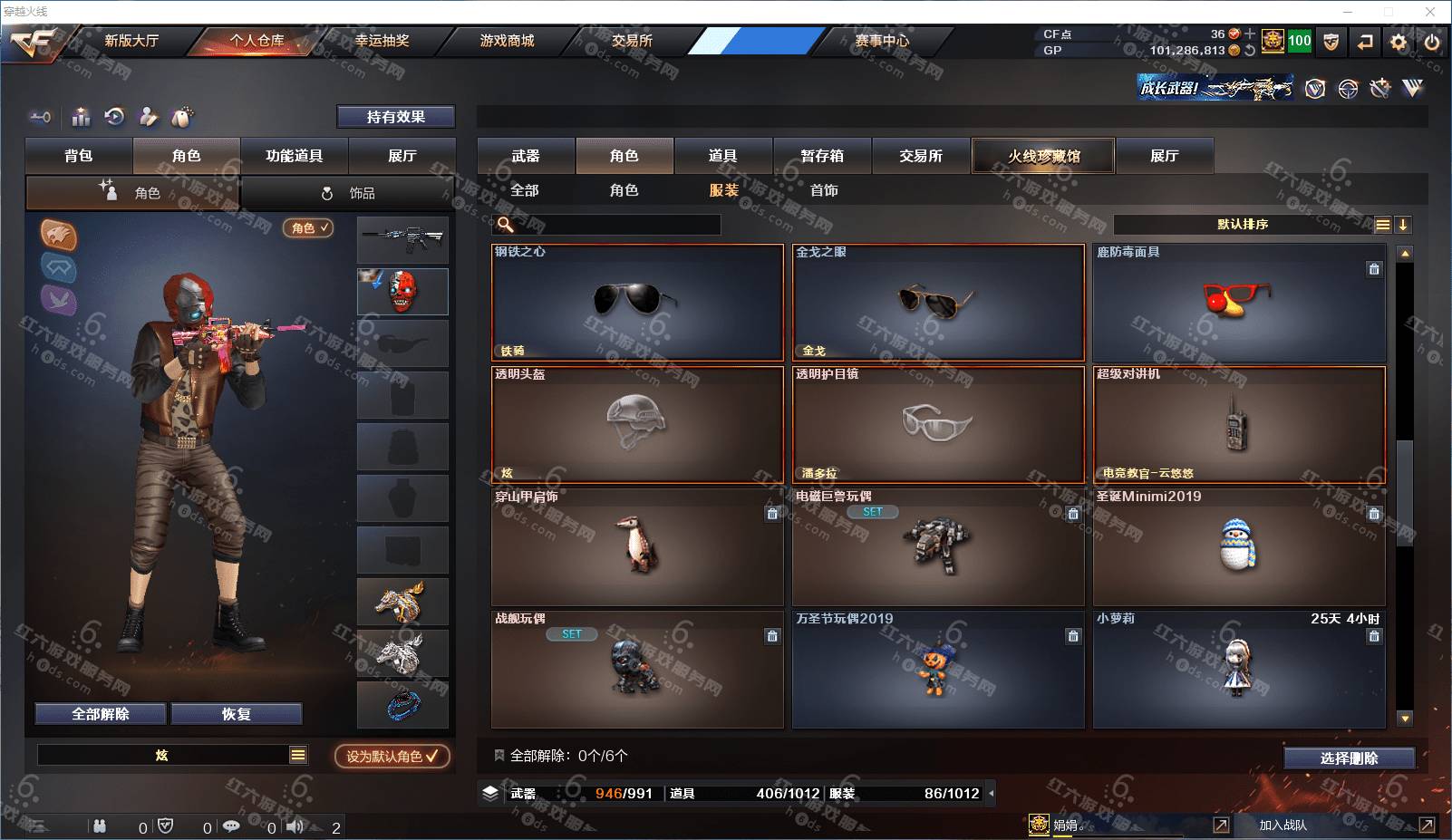
Task: Open the 暂存箱 tab
Action: coord(822,156)
